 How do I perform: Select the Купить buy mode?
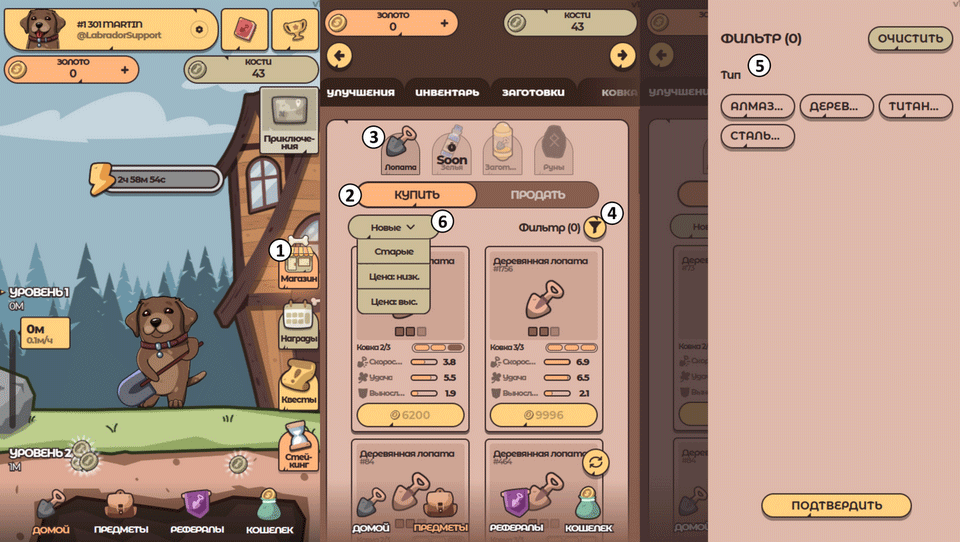[417, 194]
